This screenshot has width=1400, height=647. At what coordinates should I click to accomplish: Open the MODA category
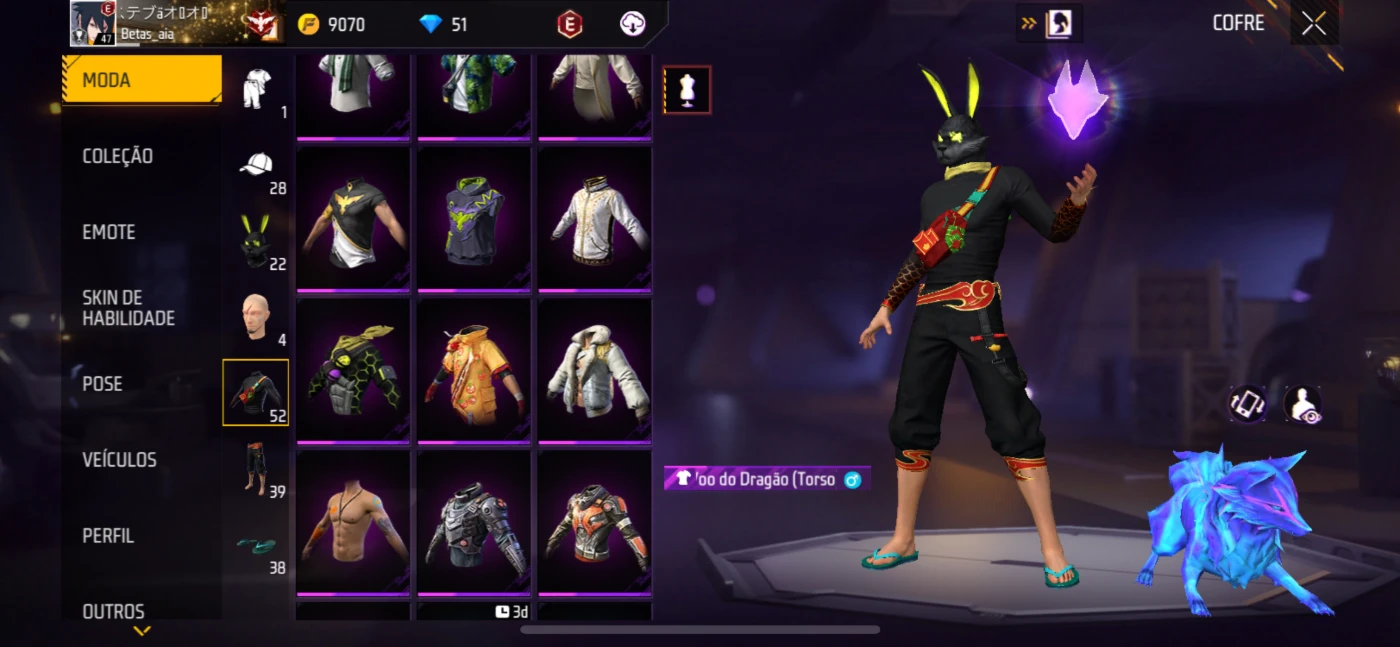click(140, 80)
